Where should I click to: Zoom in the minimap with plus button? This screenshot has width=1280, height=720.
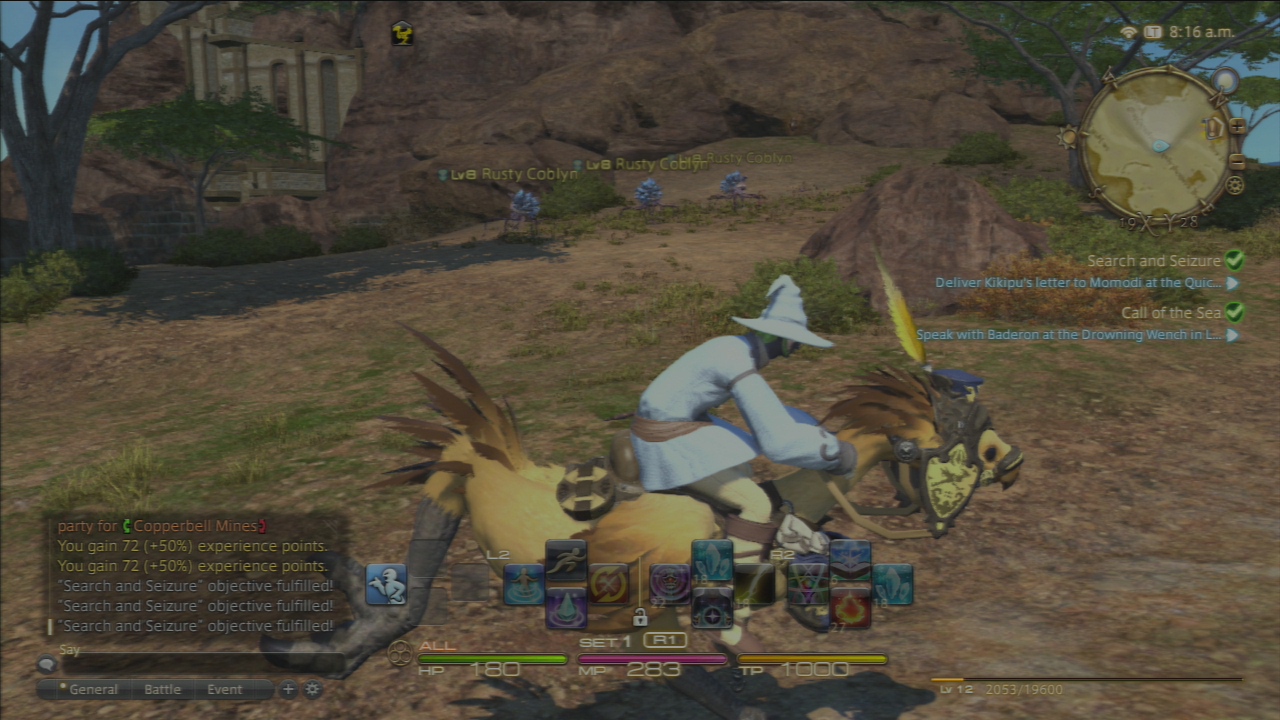point(1238,127)
